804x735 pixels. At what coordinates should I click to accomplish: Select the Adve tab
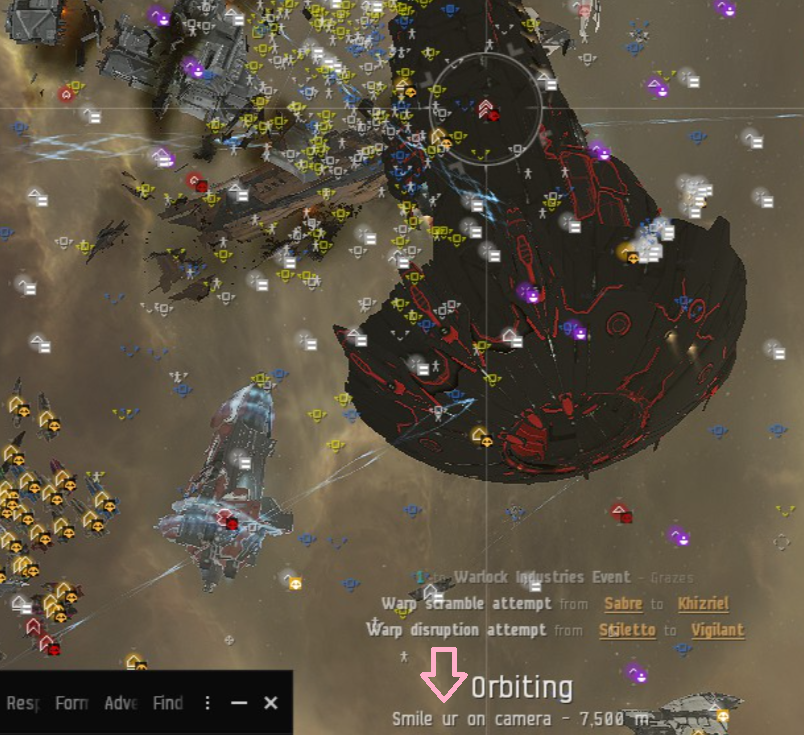click(x=121, y=703)
